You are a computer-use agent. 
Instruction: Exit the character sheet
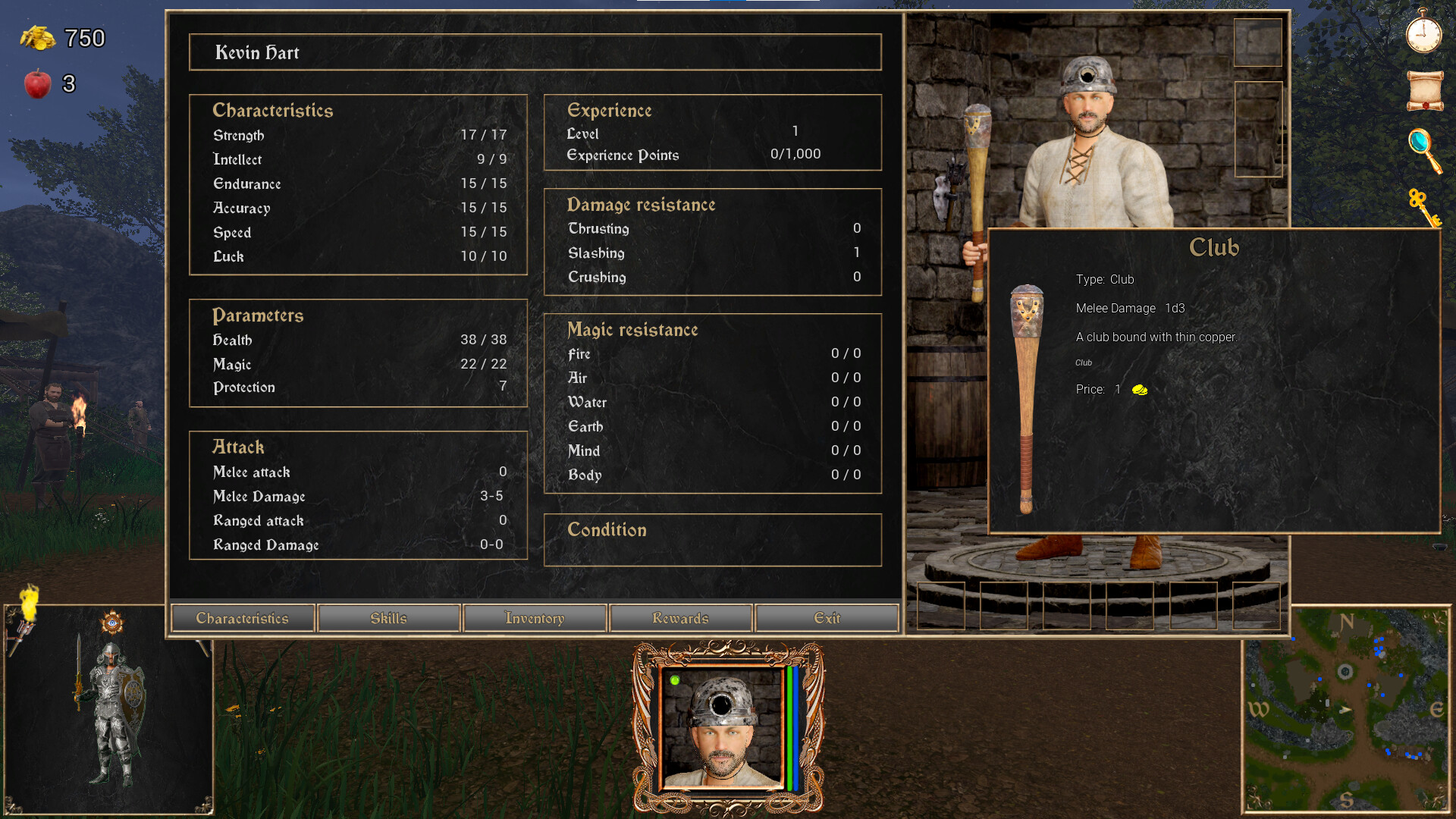(x=827, y=618)
